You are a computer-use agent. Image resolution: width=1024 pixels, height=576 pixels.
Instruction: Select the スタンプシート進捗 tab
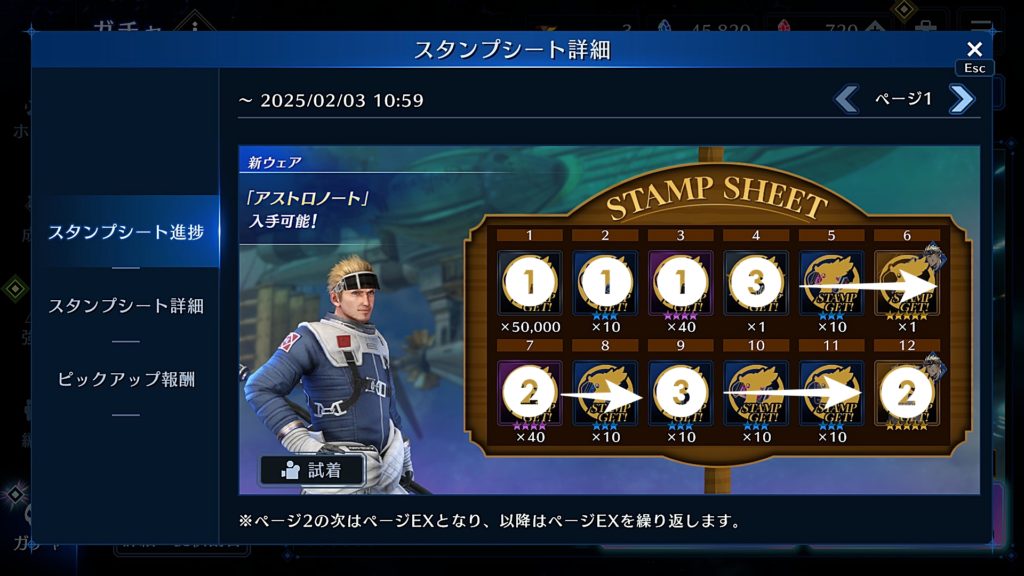(126, 232)
